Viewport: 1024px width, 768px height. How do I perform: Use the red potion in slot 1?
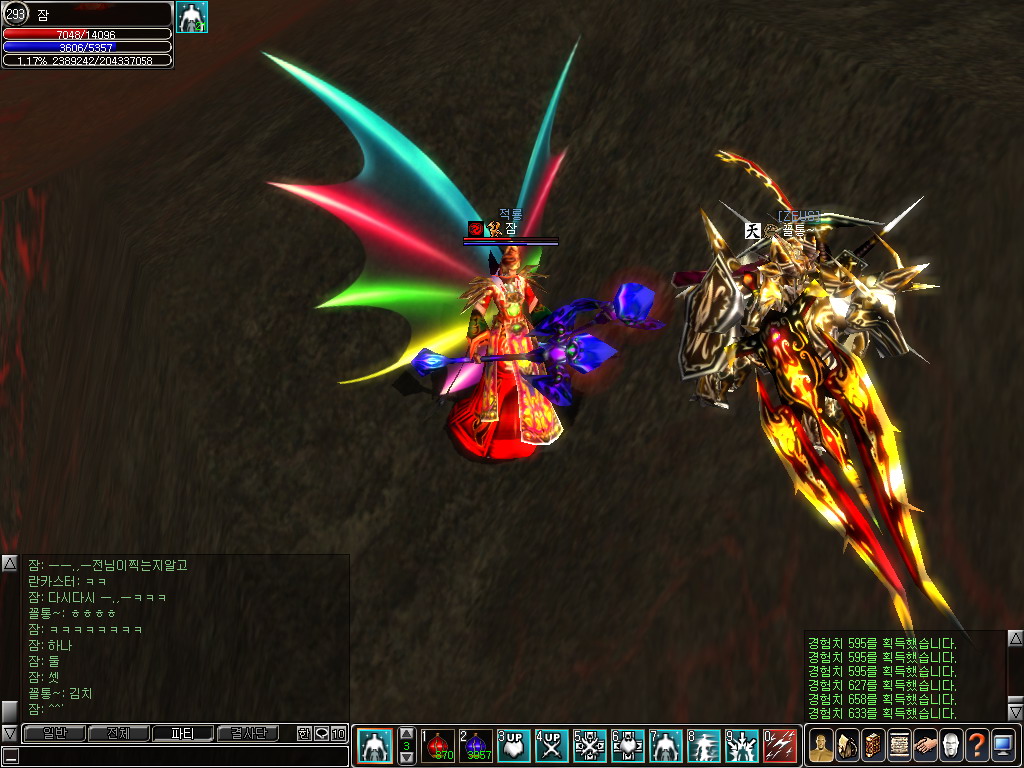click(438, 746)
